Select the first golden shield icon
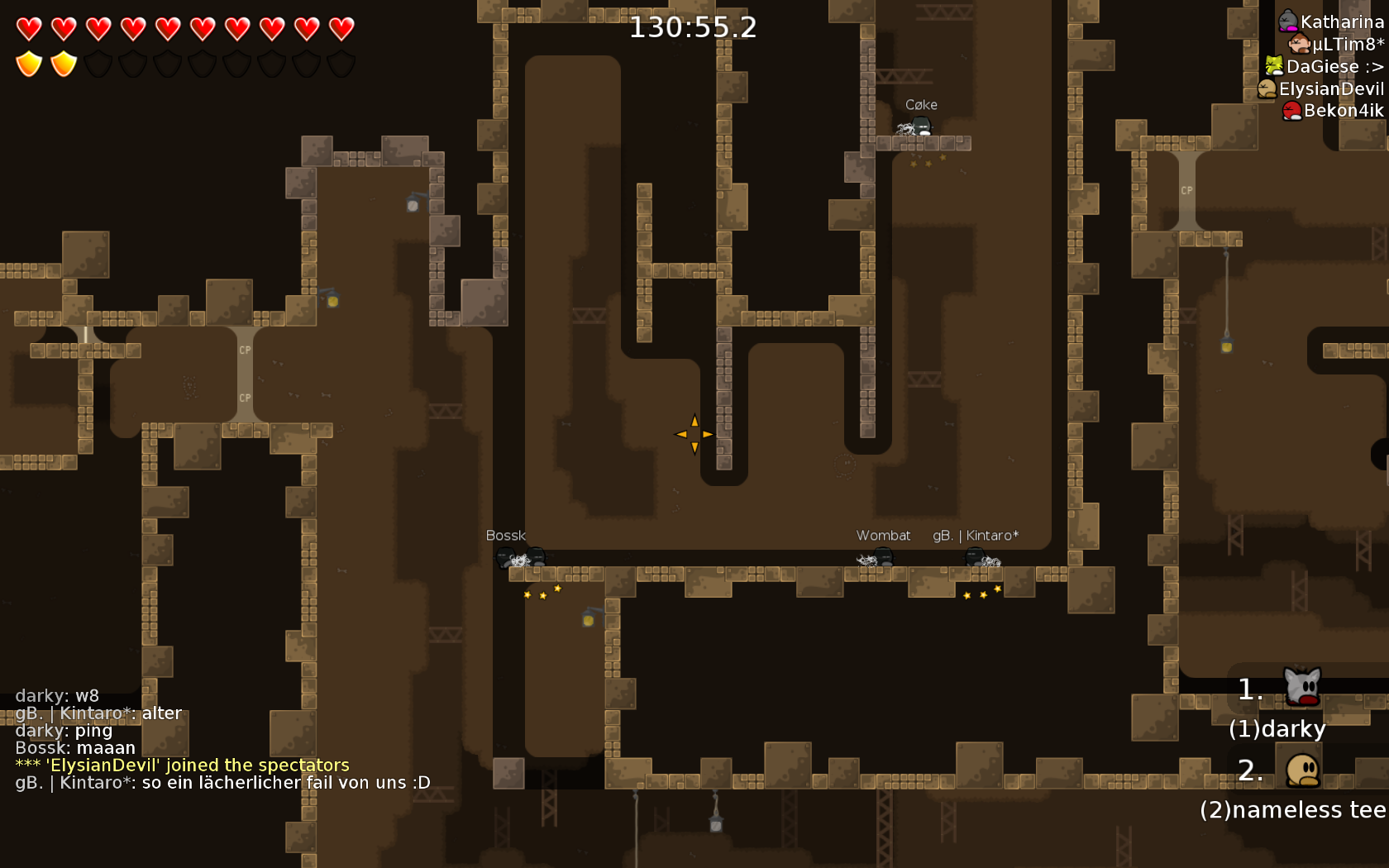 point(27,63)
